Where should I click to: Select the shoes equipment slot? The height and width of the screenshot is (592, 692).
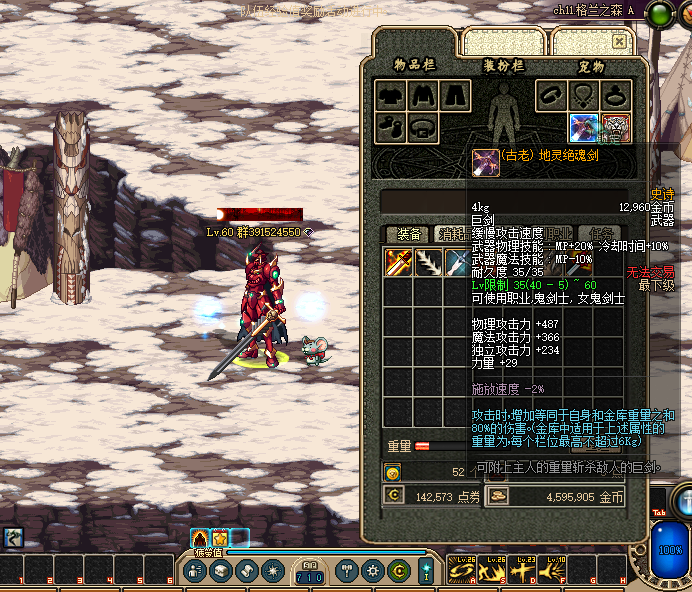(x=391, y=127)
